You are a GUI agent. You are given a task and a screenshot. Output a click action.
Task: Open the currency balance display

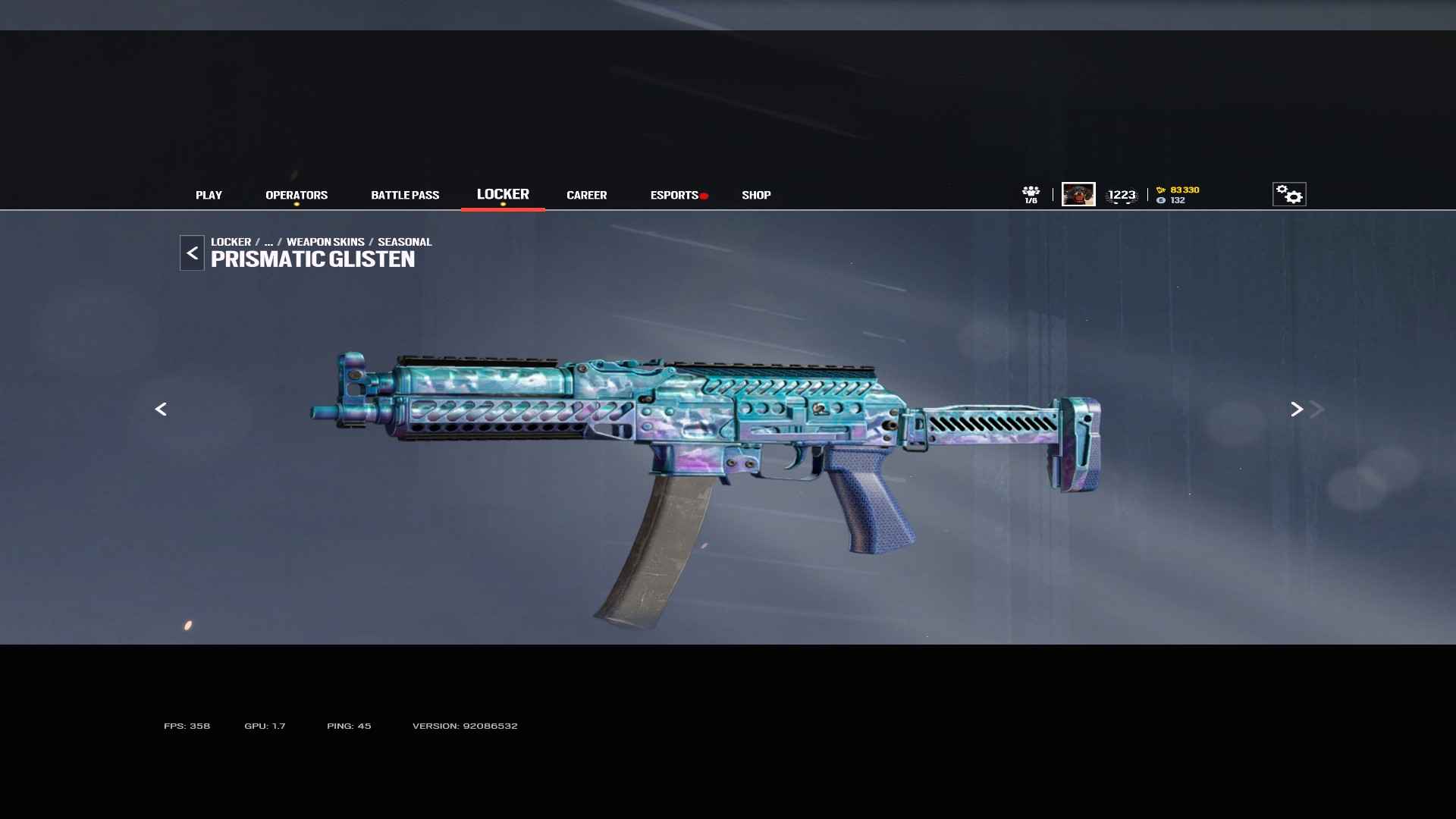point(1178,195)
